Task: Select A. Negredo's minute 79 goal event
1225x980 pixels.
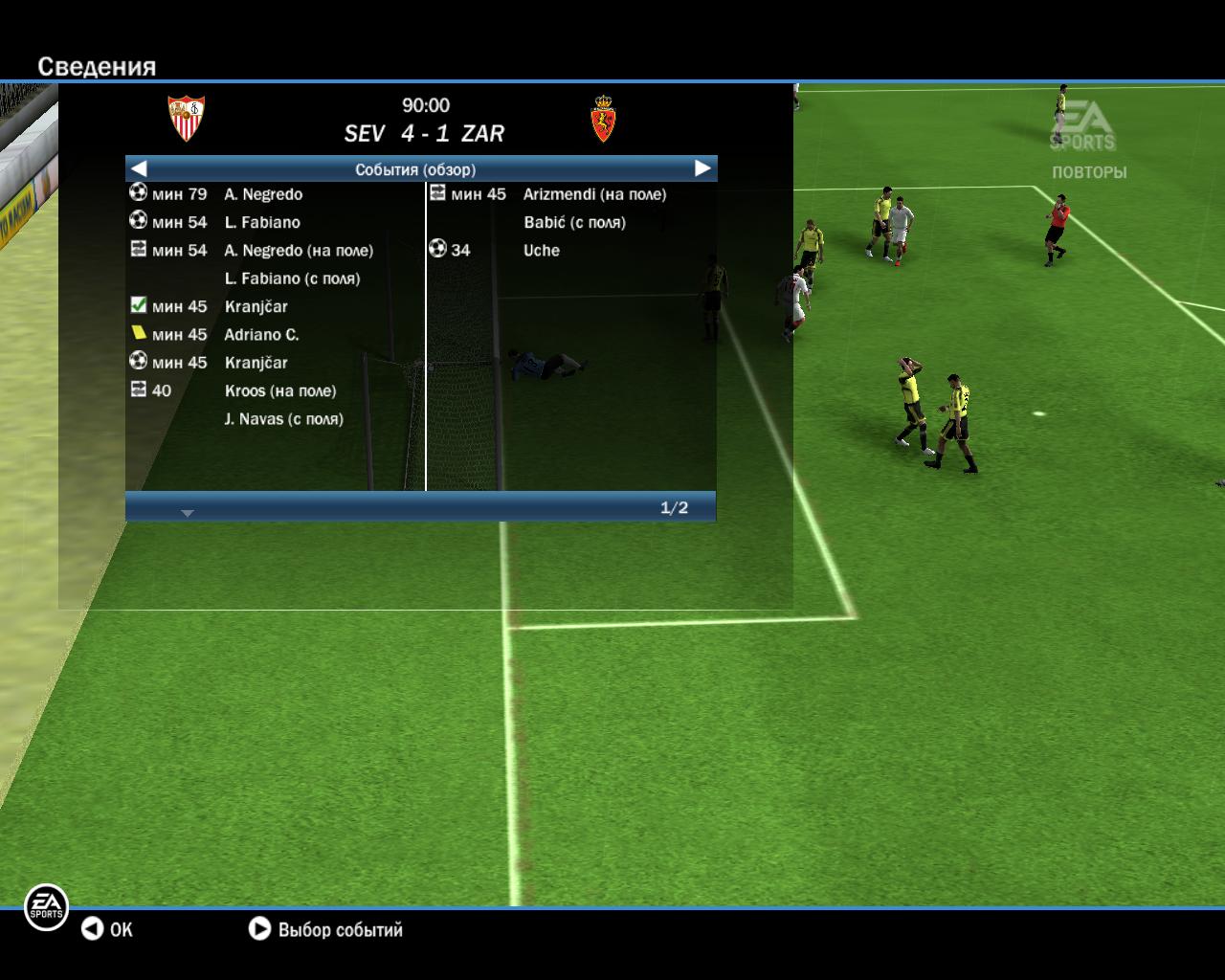Action: point(262,194)
